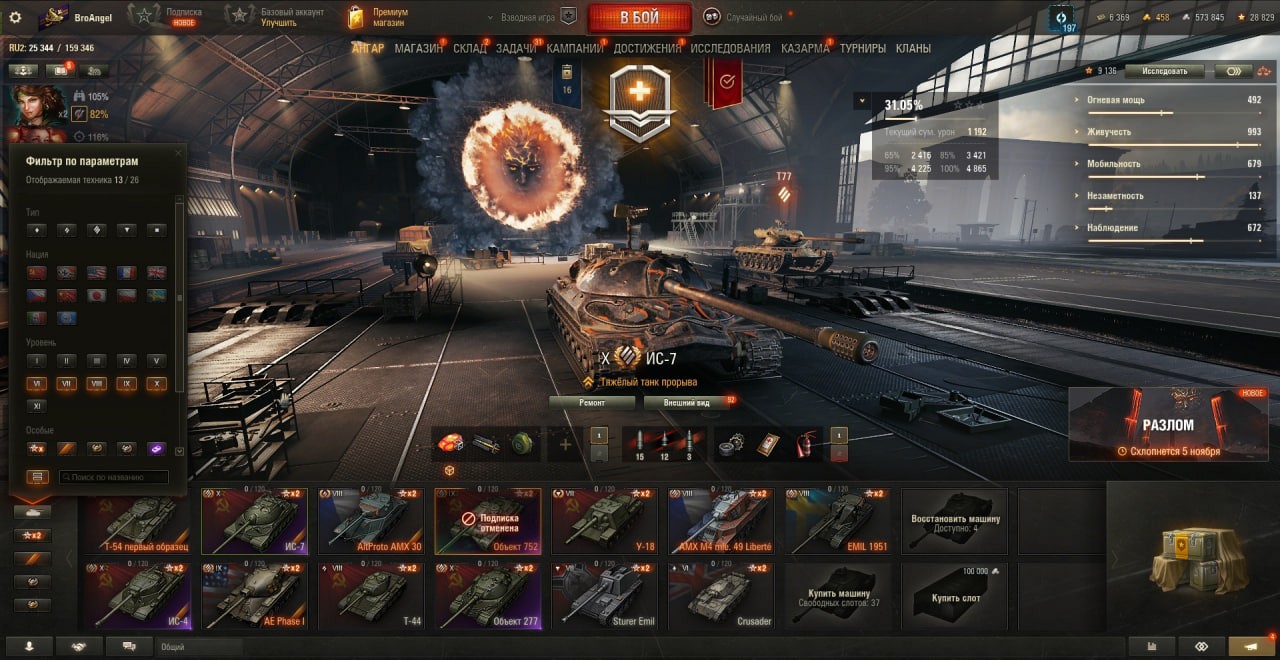This screenshot has height=660, width=1280.
Task: Select the EMIL 1951 tank card
Action: click(838, 520)
